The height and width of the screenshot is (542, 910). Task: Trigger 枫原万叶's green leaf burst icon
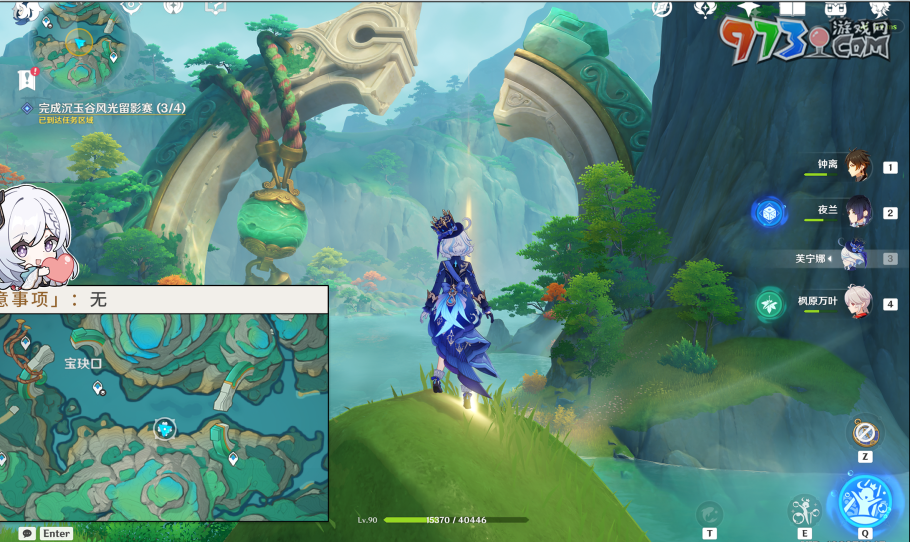[770, 302]
